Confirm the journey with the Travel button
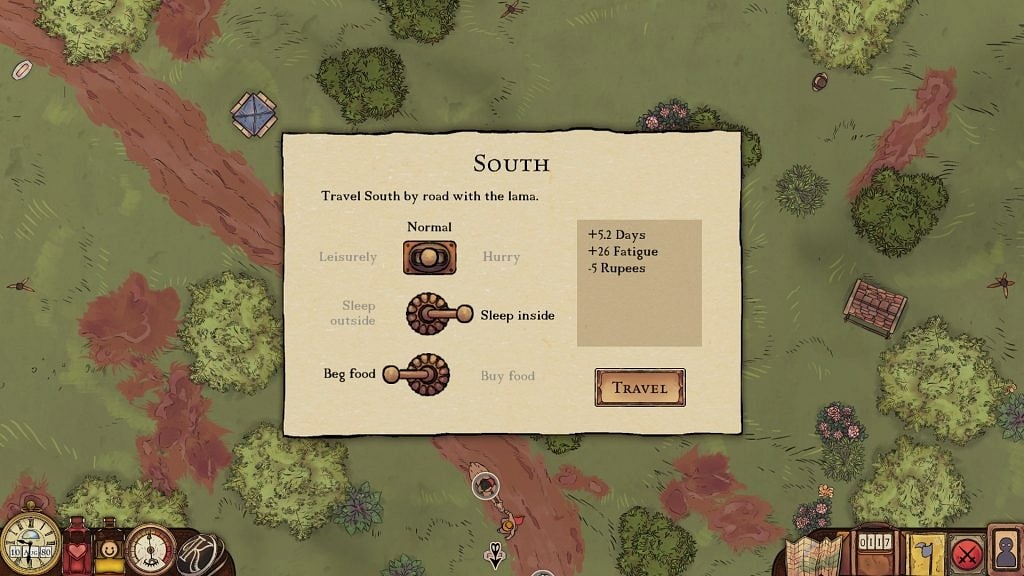1024x576 pixels. coord(639,388)
